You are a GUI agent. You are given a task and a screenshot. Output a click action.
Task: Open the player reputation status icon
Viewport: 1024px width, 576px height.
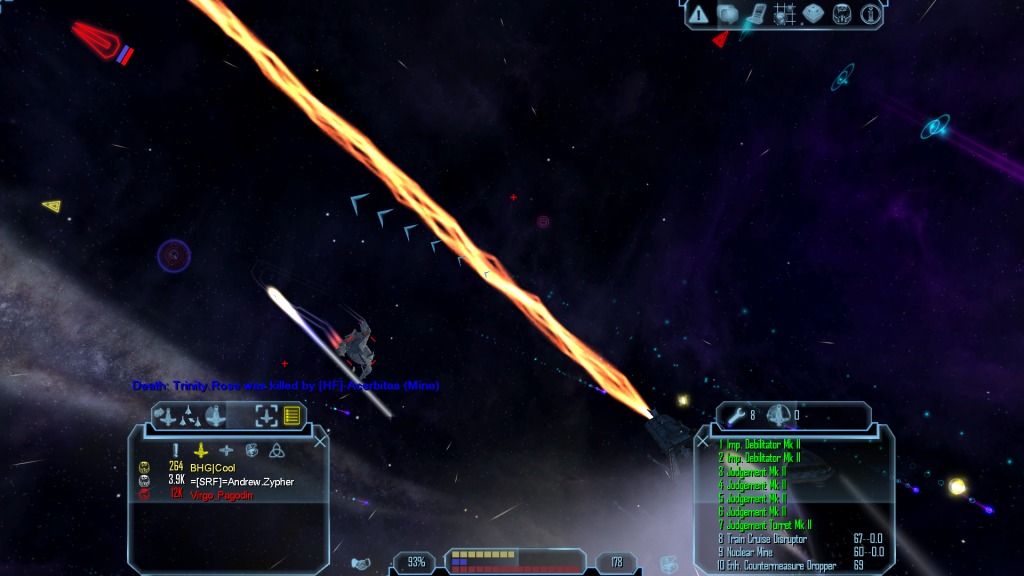842,14
